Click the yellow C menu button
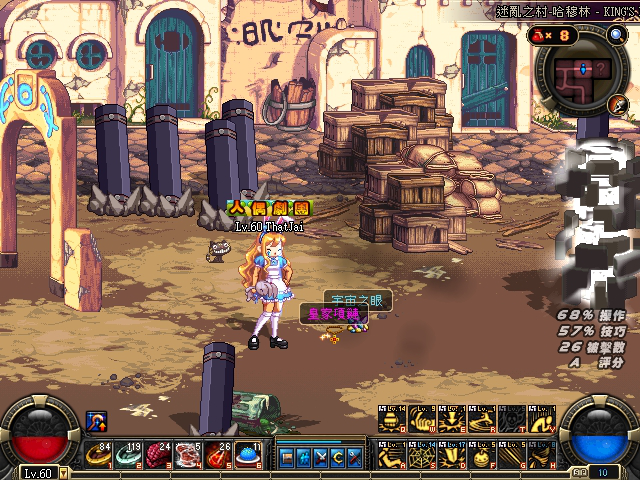Viewport: 640px width, 480px height. click(337, 458)
